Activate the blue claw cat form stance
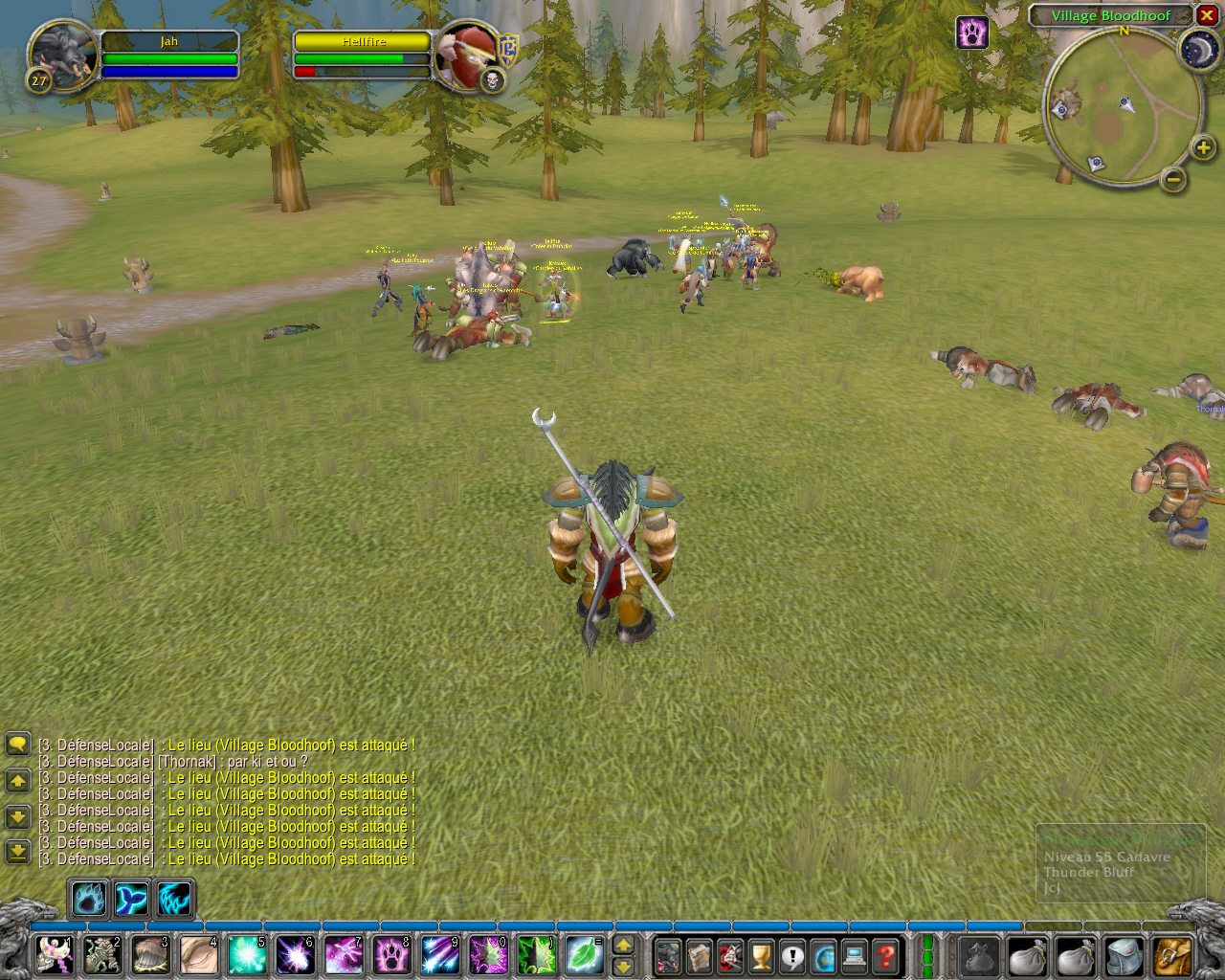This screenshot has height=980, width=1225. [x=174, y=900]
